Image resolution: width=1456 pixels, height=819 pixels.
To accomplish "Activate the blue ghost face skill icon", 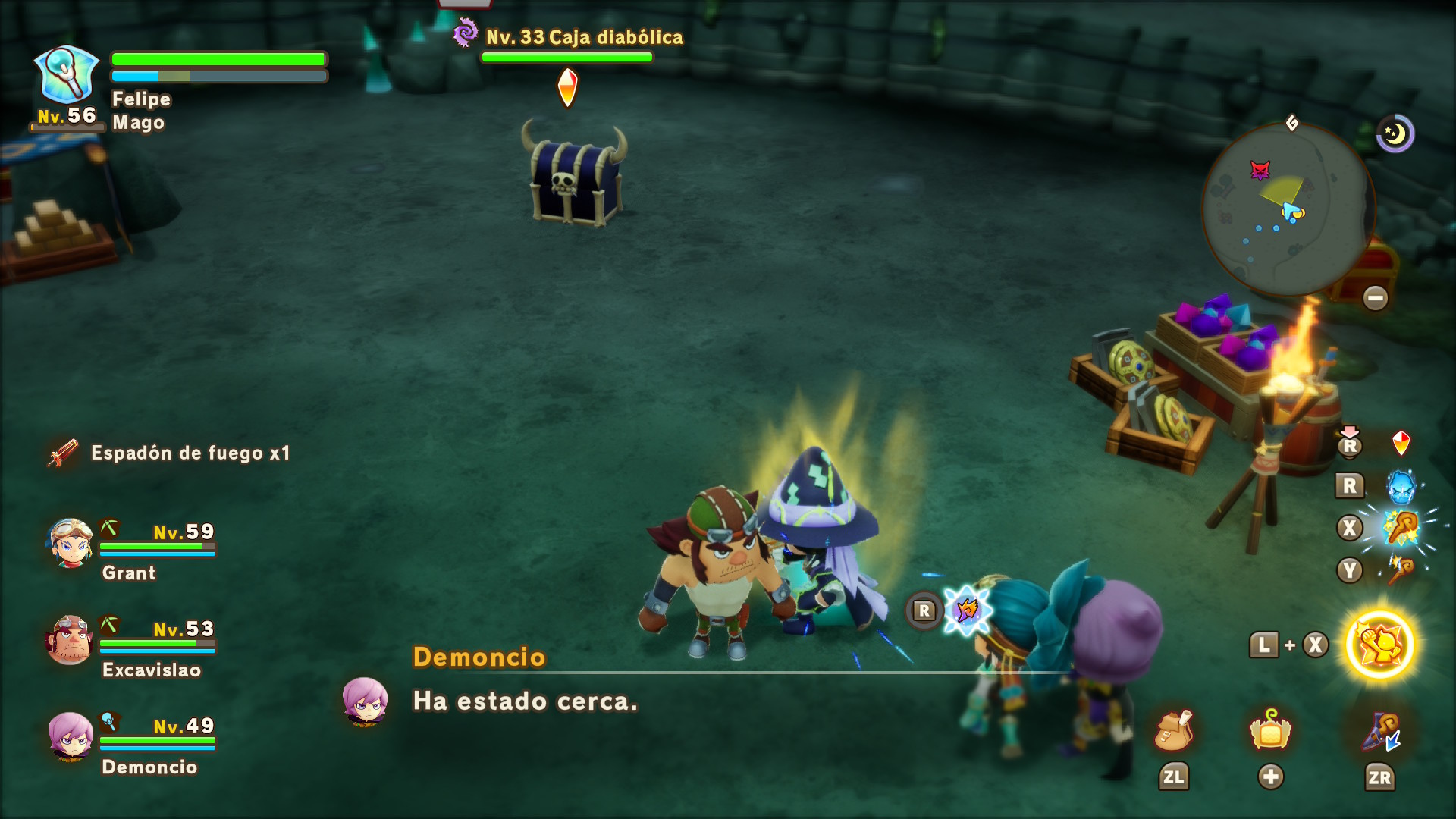I will tap(1401, 486).
